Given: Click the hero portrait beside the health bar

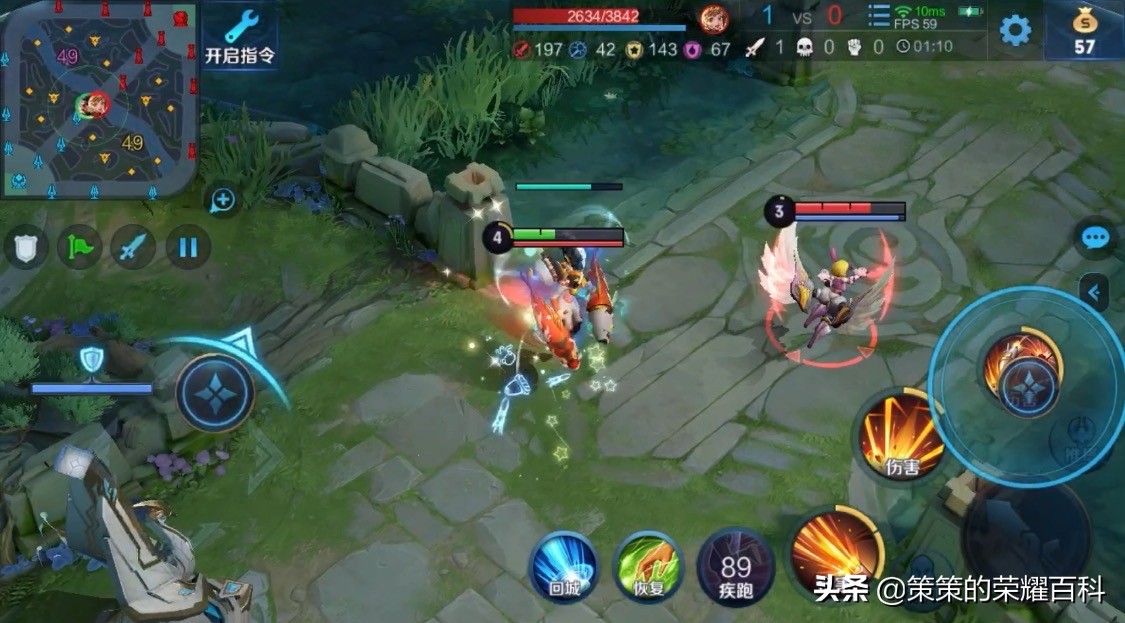Looking at the screenshot, I should pos(714,19).
